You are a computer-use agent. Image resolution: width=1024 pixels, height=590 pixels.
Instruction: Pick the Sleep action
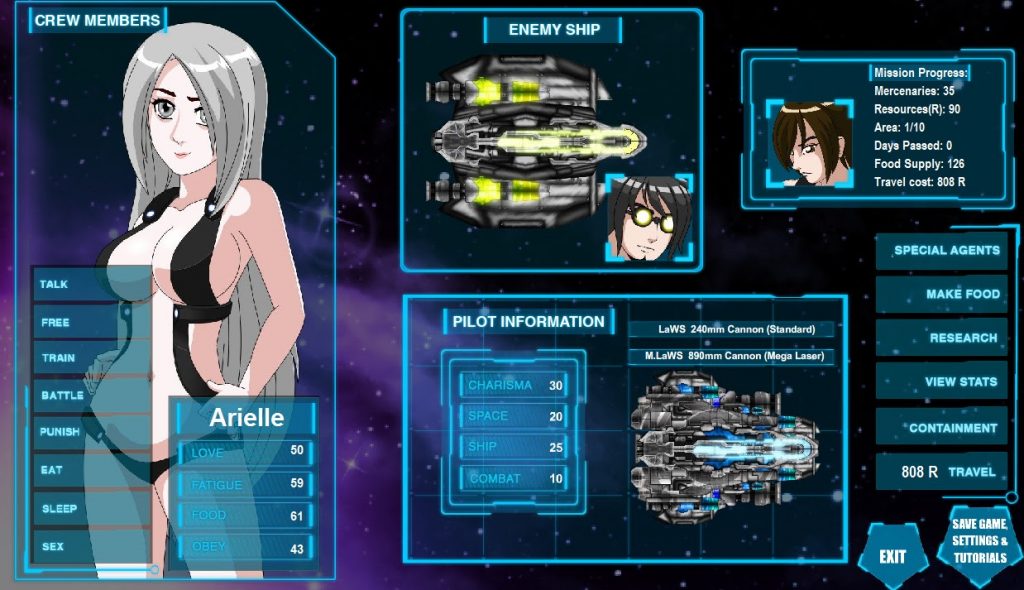pos(60,508)
